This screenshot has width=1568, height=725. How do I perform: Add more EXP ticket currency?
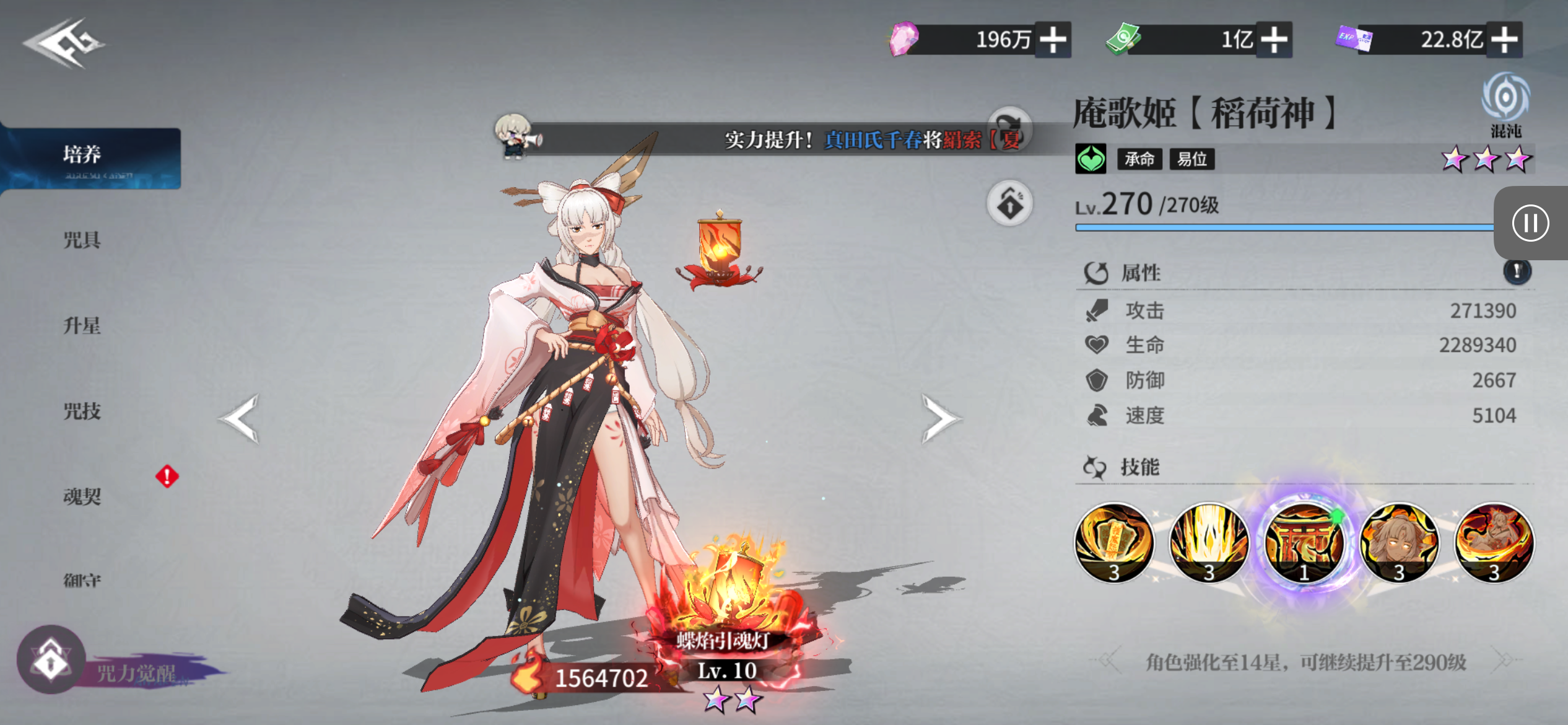tap(1504, 40)
